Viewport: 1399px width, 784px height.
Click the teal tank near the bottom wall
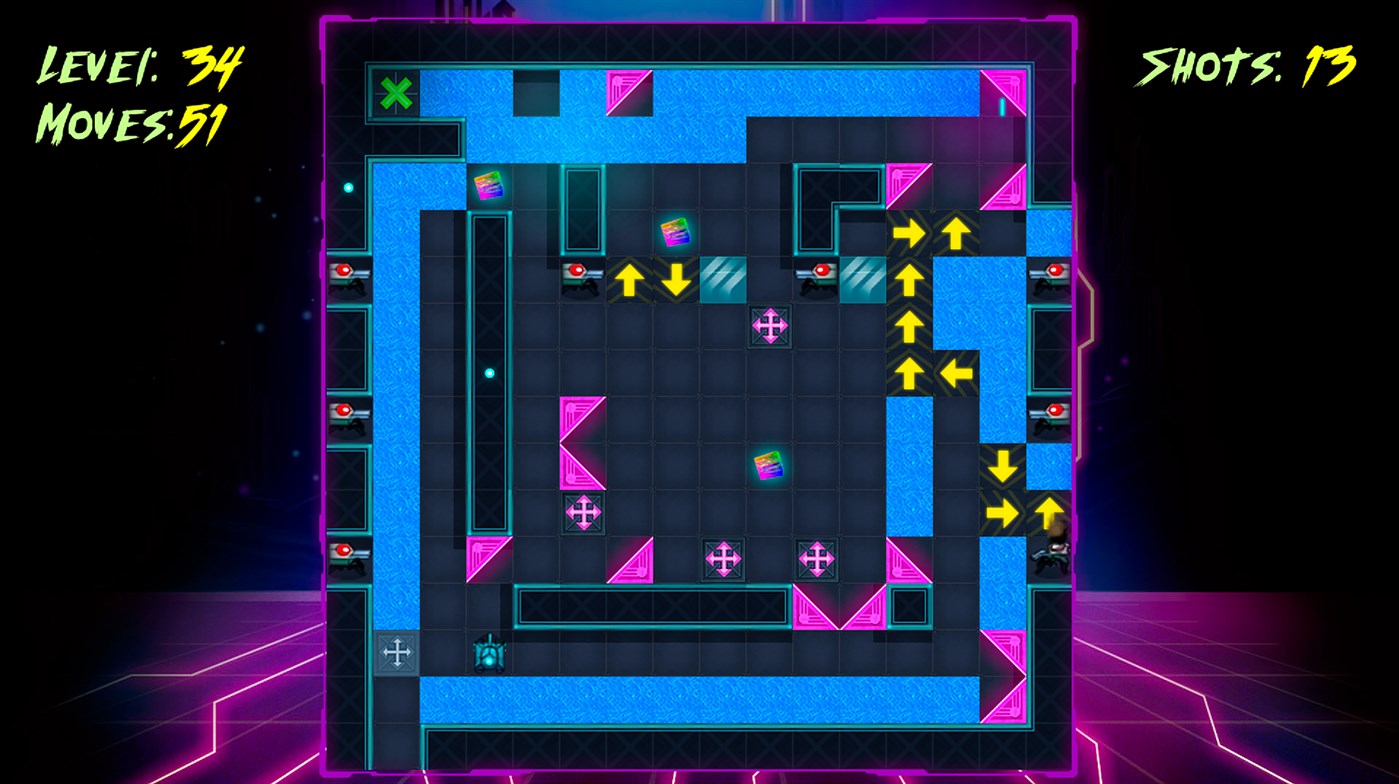[488, 656]
